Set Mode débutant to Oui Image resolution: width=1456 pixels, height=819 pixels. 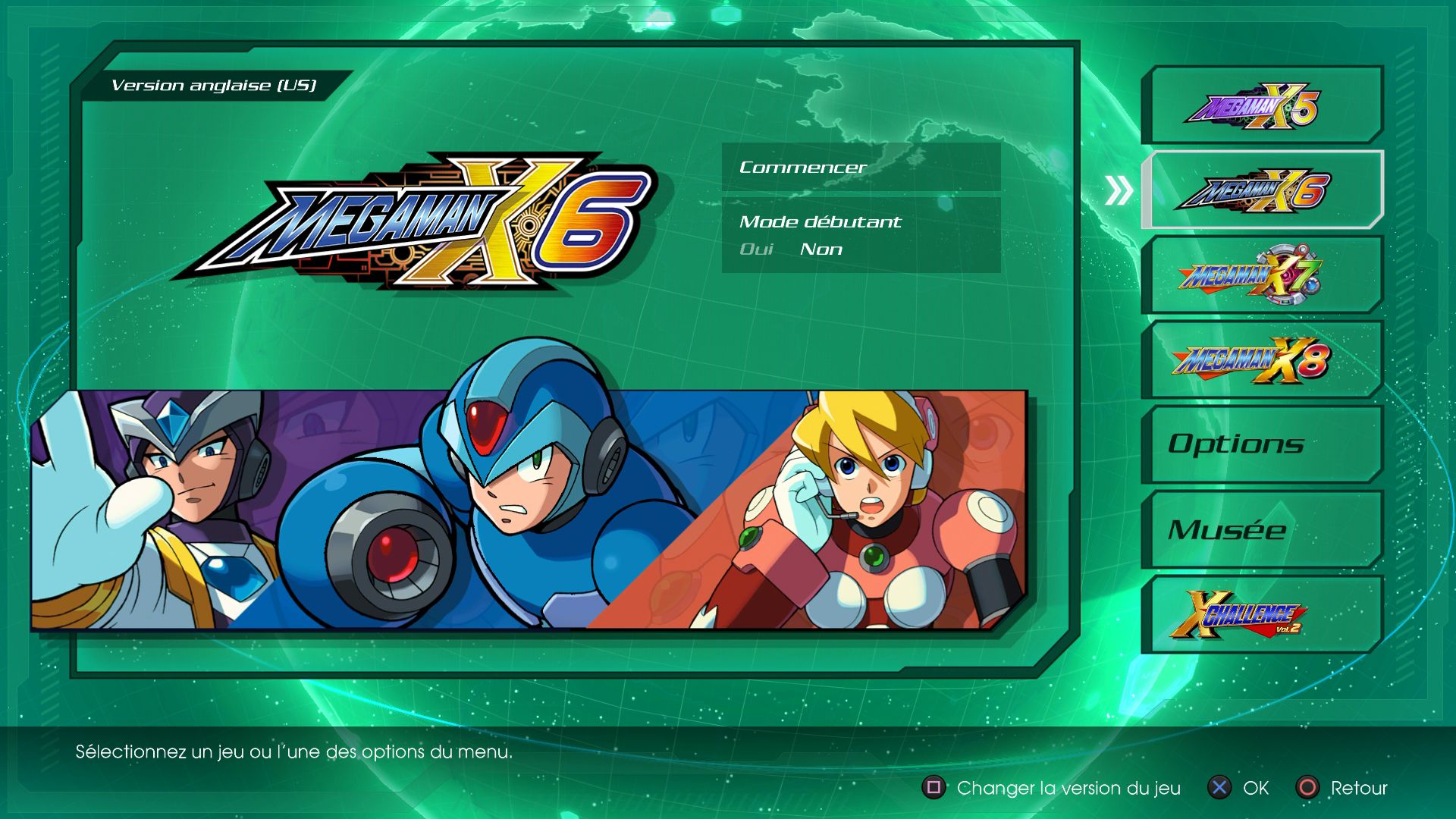tap(755, 249)
